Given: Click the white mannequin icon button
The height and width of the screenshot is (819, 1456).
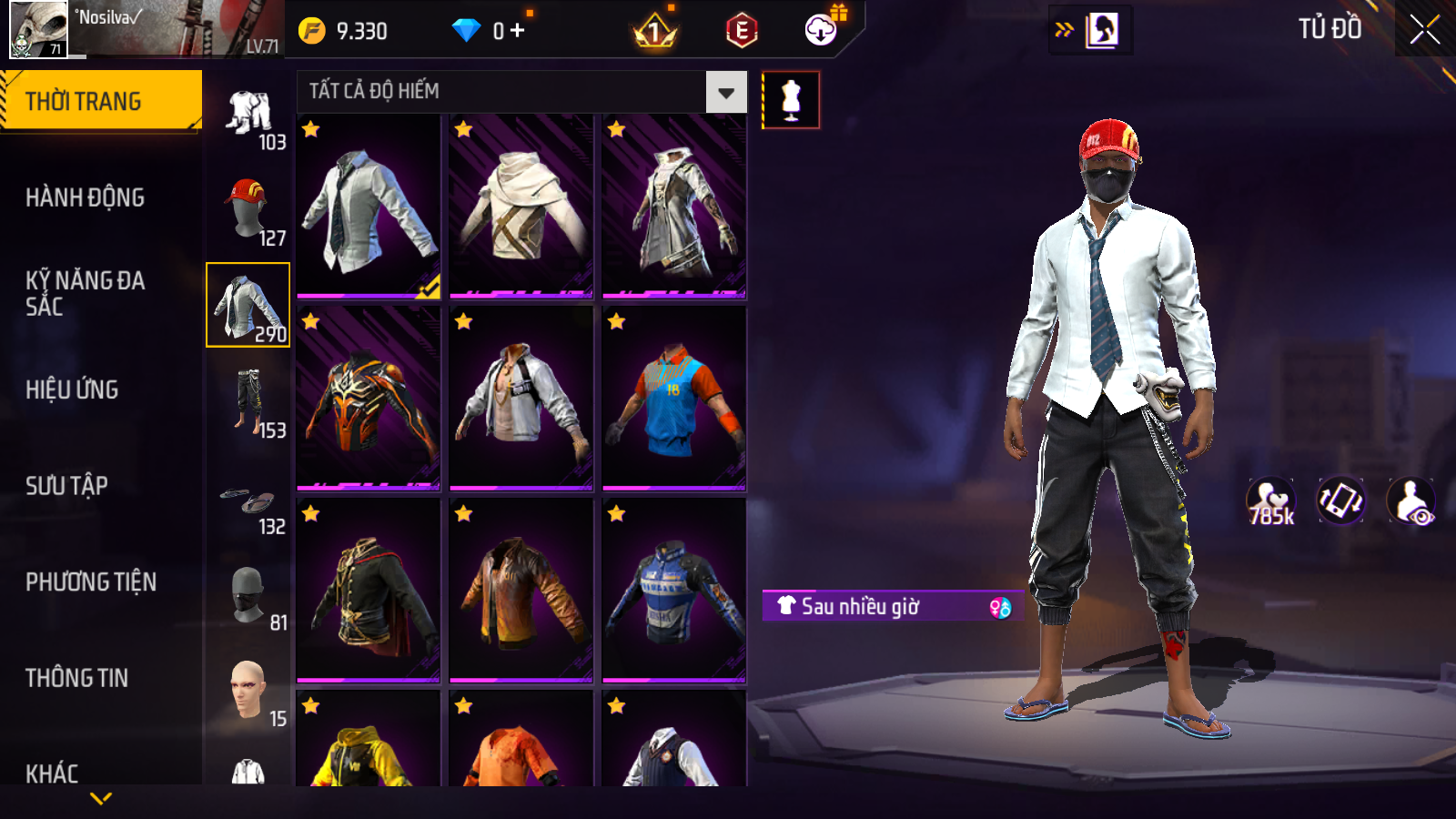Looking at the screenshot, I should [791, 100].
